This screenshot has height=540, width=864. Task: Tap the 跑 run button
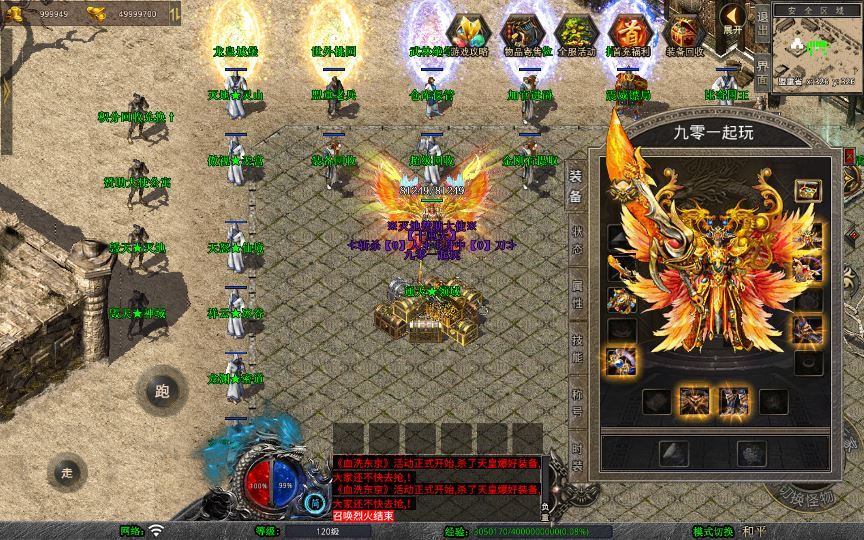point(162,391)
